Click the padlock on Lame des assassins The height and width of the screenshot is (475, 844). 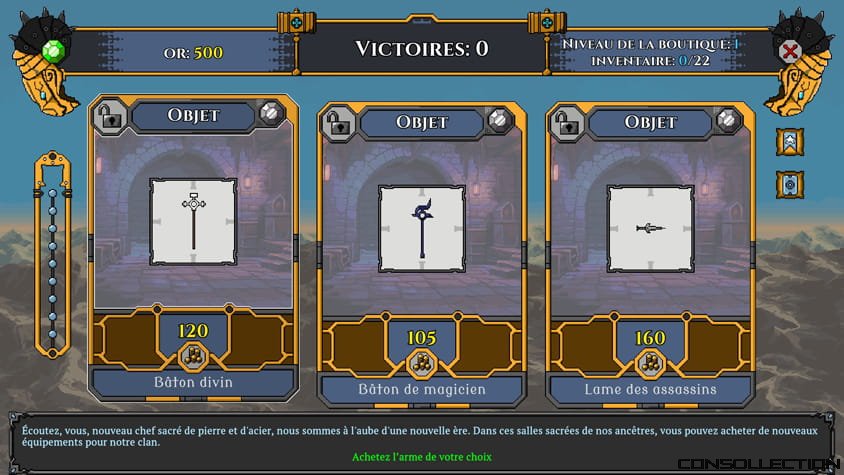[566, 123]
